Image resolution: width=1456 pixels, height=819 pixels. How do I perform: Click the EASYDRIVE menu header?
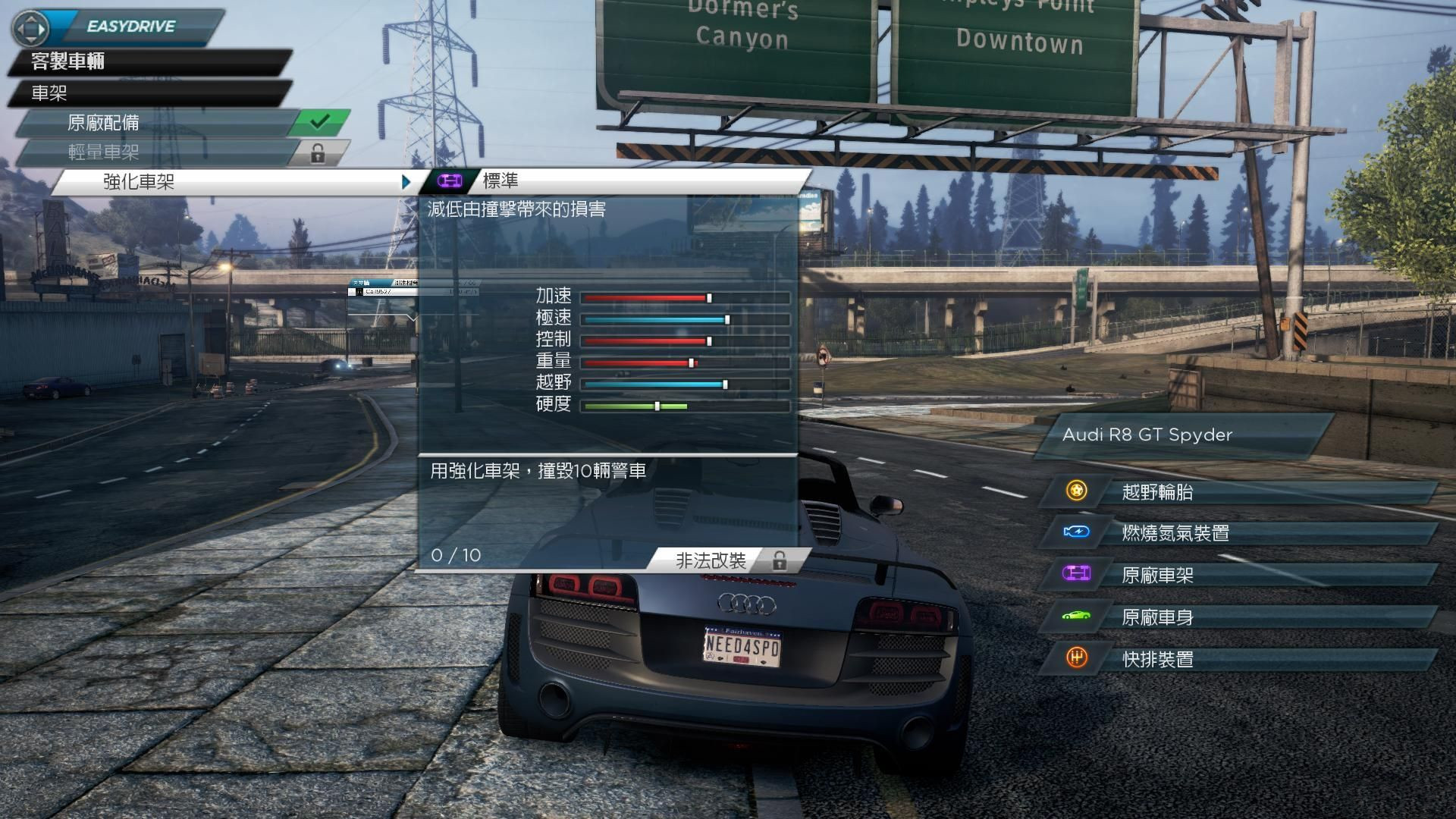(x=130, y=27)
